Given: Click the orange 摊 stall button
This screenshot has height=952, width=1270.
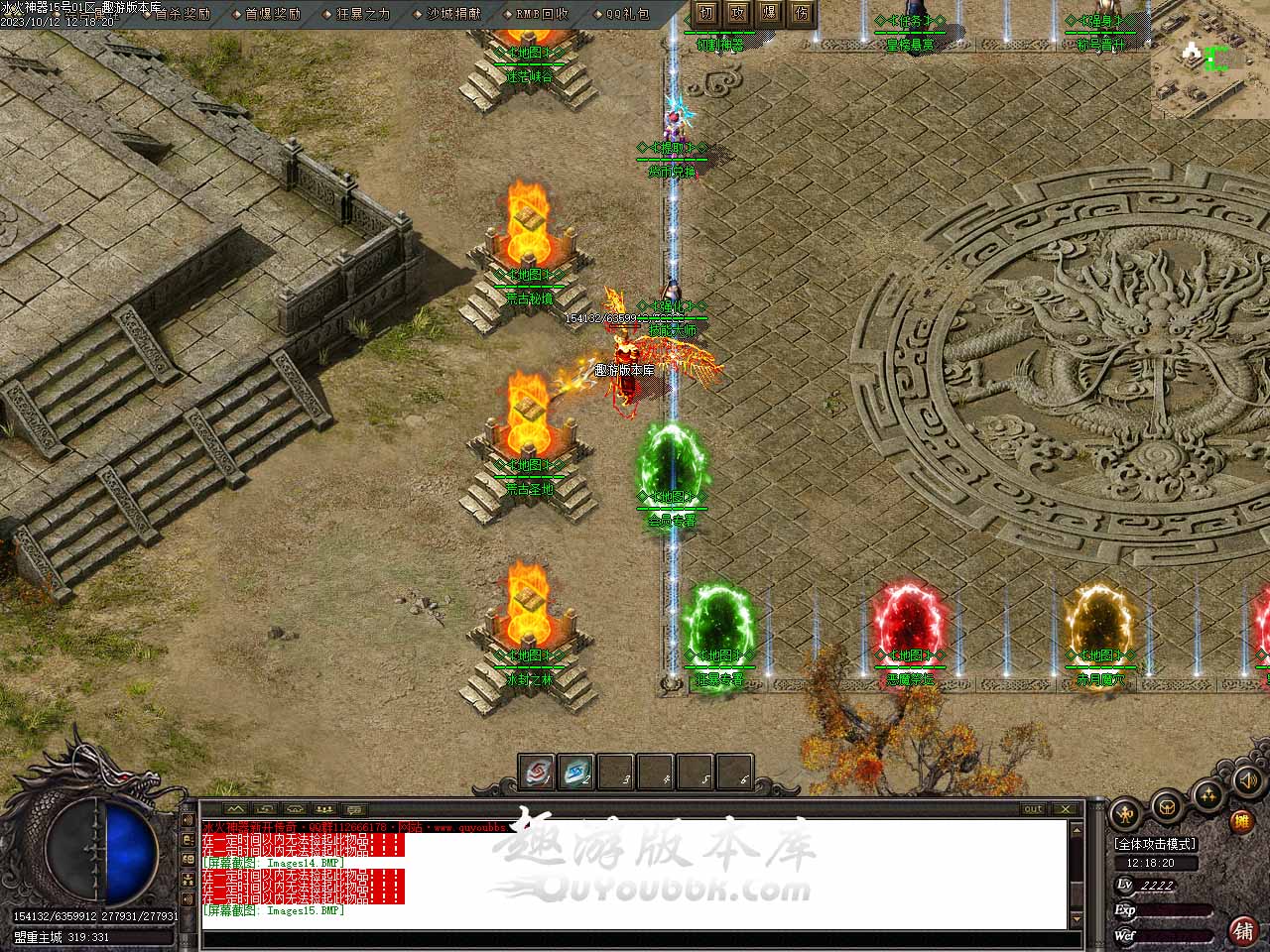Looking at the screenshot, I should tap(1241, 821).
